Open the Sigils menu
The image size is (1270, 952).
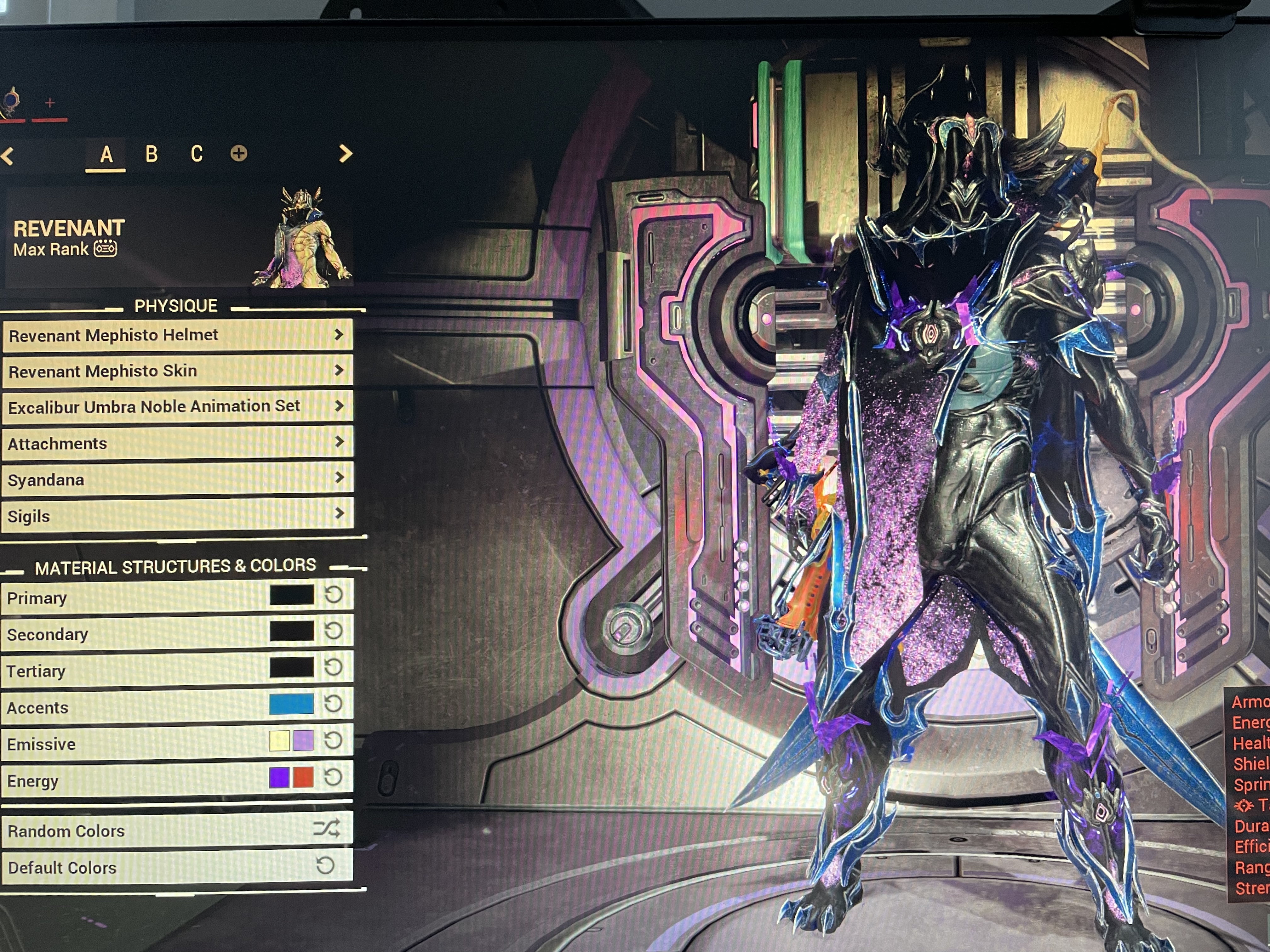click(x=177, y=515)
